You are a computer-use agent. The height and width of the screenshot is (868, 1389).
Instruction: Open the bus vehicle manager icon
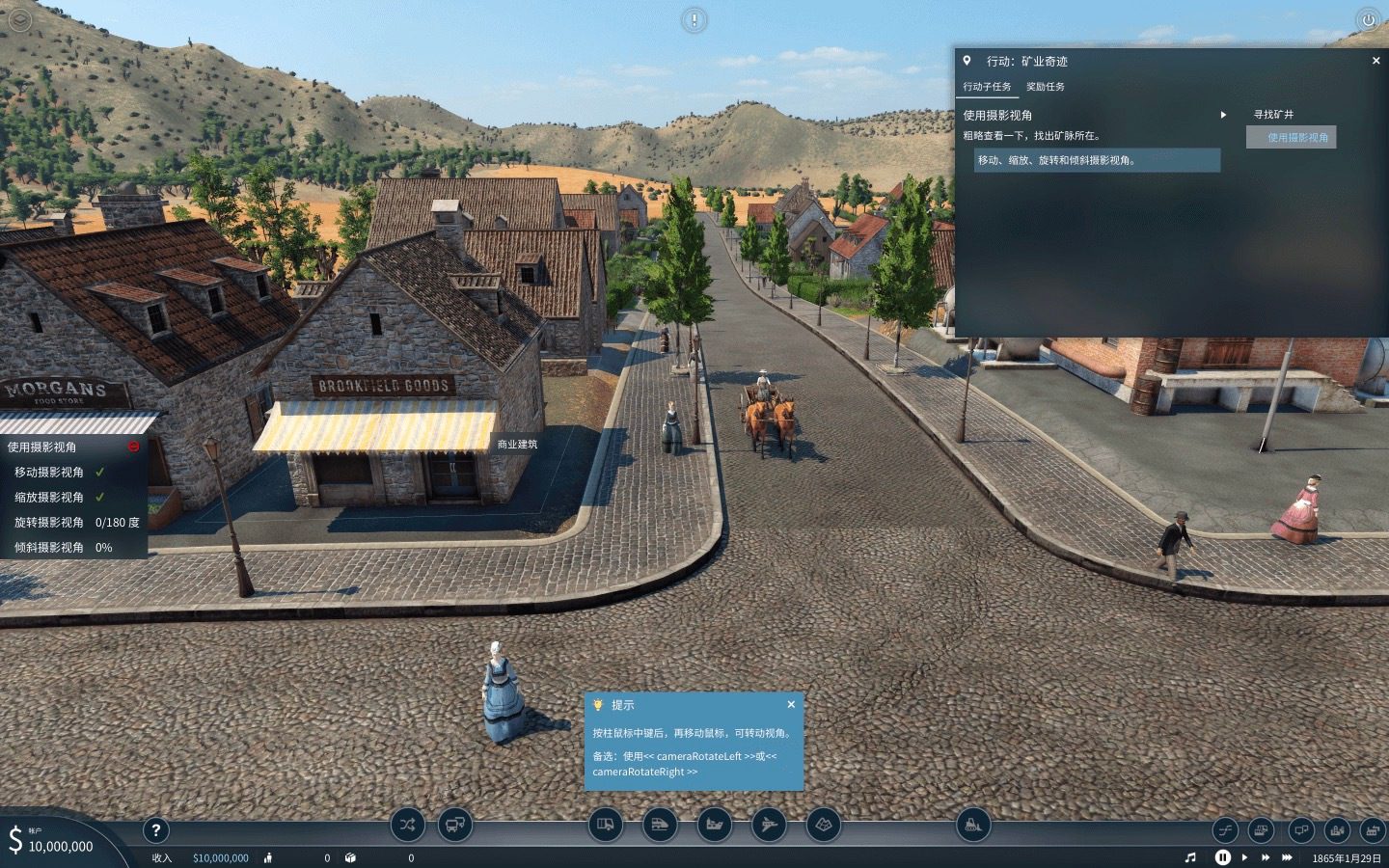click(455, 825)
